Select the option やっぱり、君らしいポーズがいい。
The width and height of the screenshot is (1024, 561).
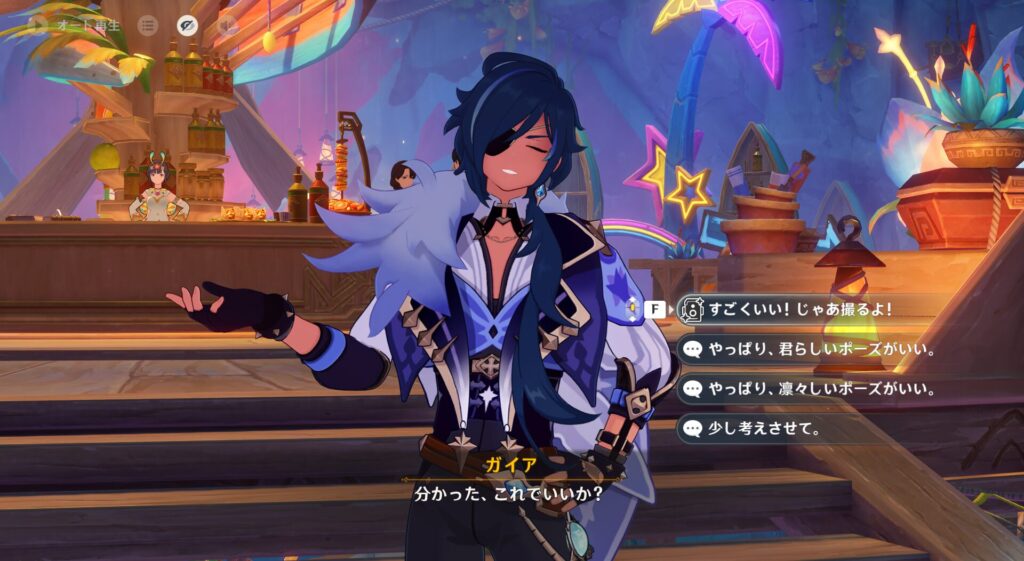pyautogui.click(x=810, y=349)
